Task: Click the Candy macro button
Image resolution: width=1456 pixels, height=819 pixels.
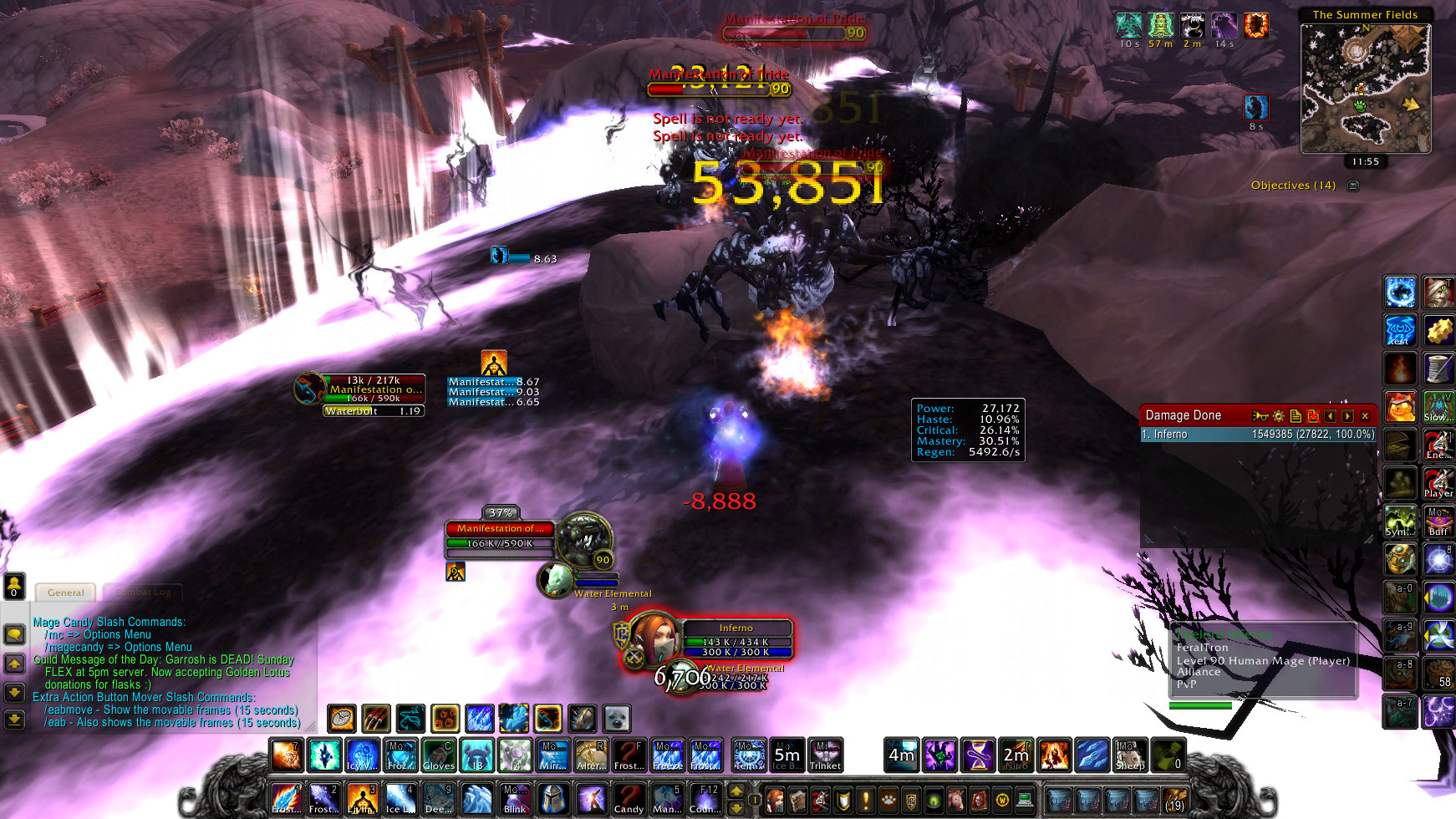Action: point(629,797)
